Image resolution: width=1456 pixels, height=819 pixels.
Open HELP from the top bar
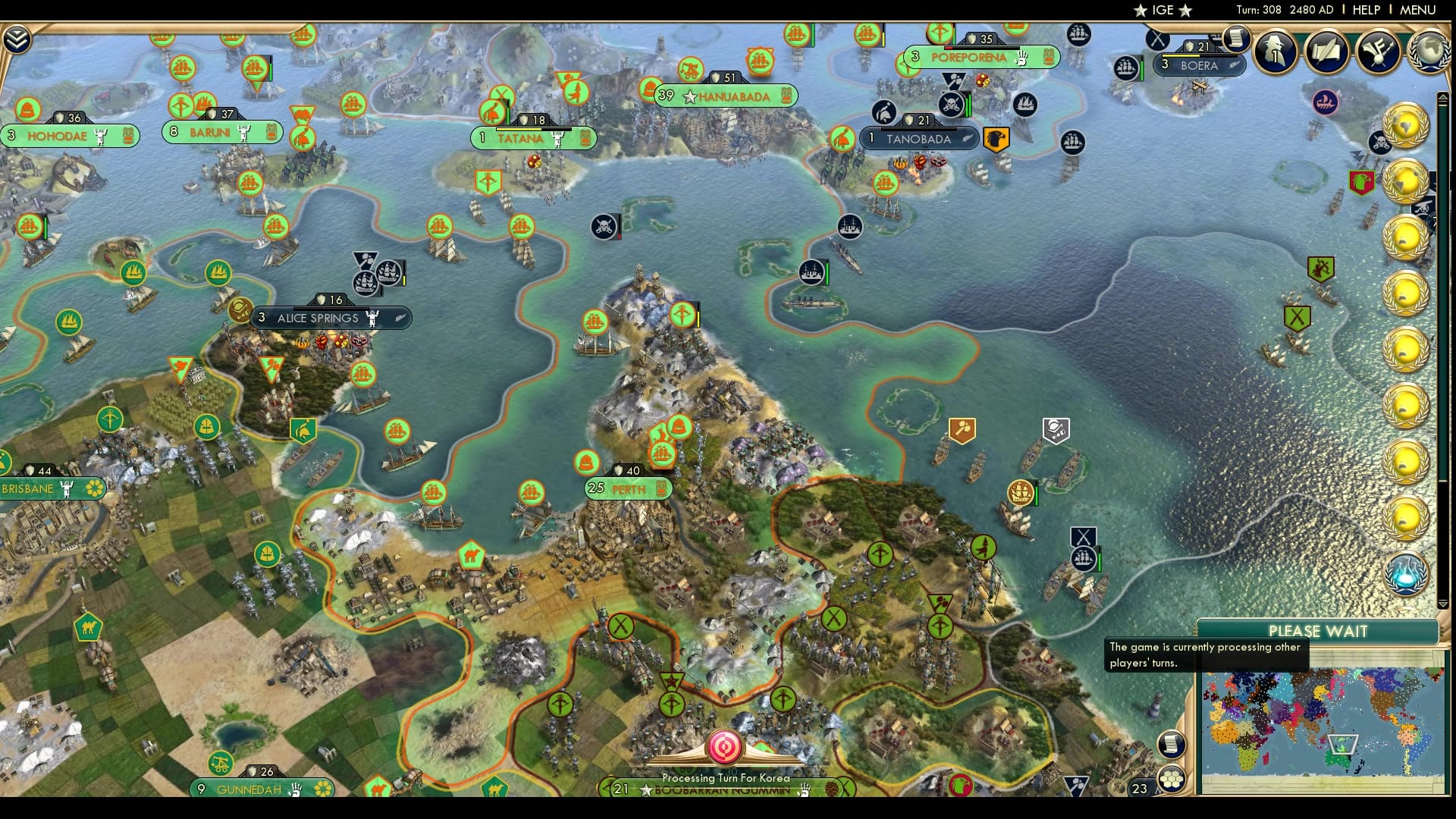(1365, 10)
